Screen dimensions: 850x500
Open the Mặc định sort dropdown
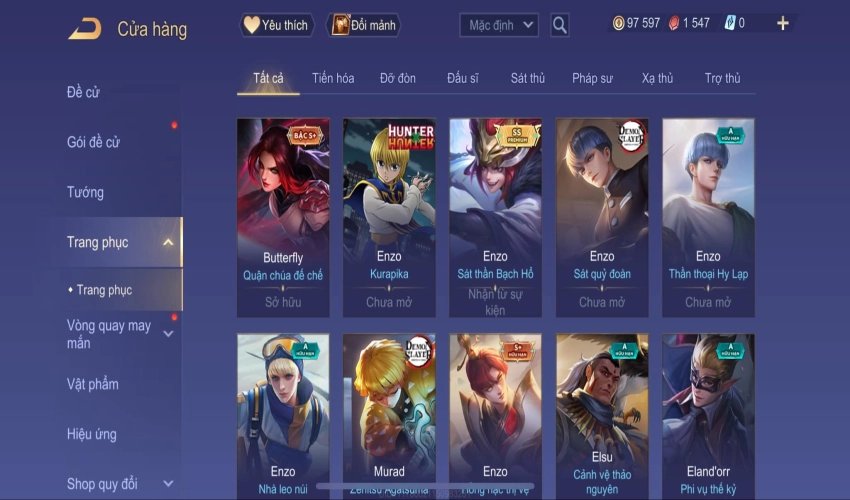click(499, 25)
